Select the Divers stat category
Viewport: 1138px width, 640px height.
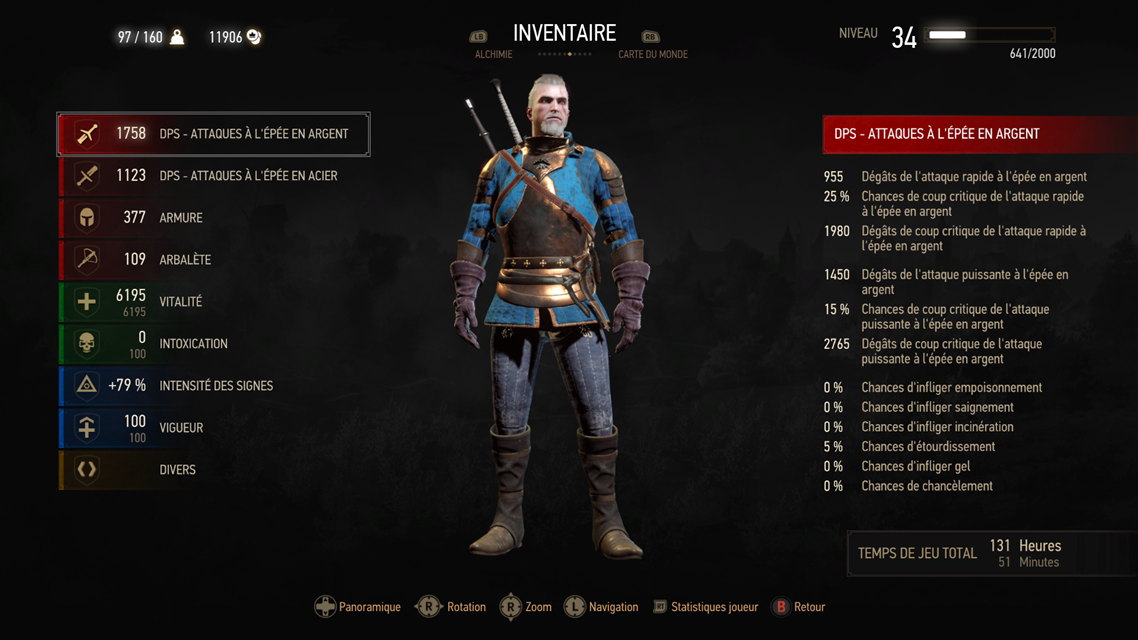click(x=213, y=470)
